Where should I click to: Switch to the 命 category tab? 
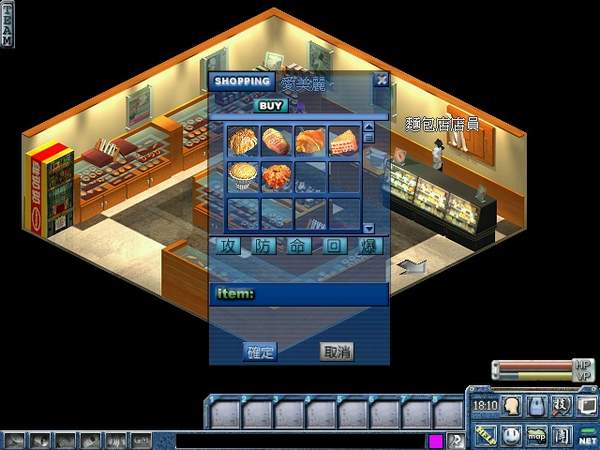coord(298,246)
